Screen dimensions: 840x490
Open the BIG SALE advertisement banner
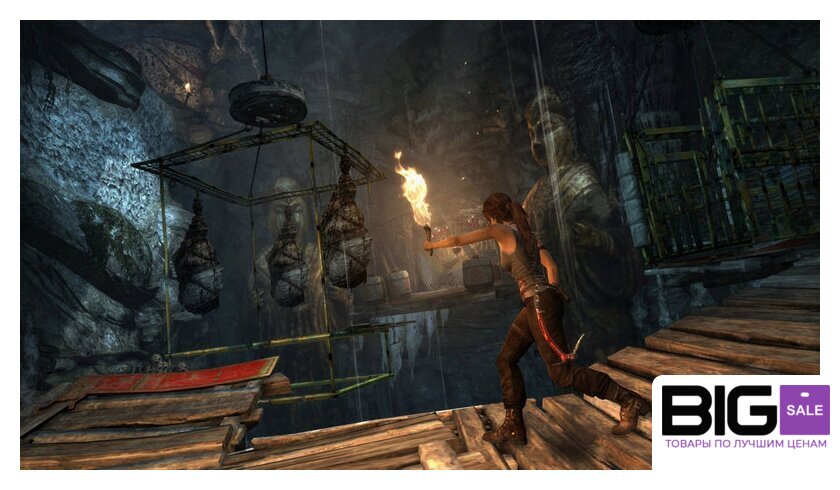point(744,420)
